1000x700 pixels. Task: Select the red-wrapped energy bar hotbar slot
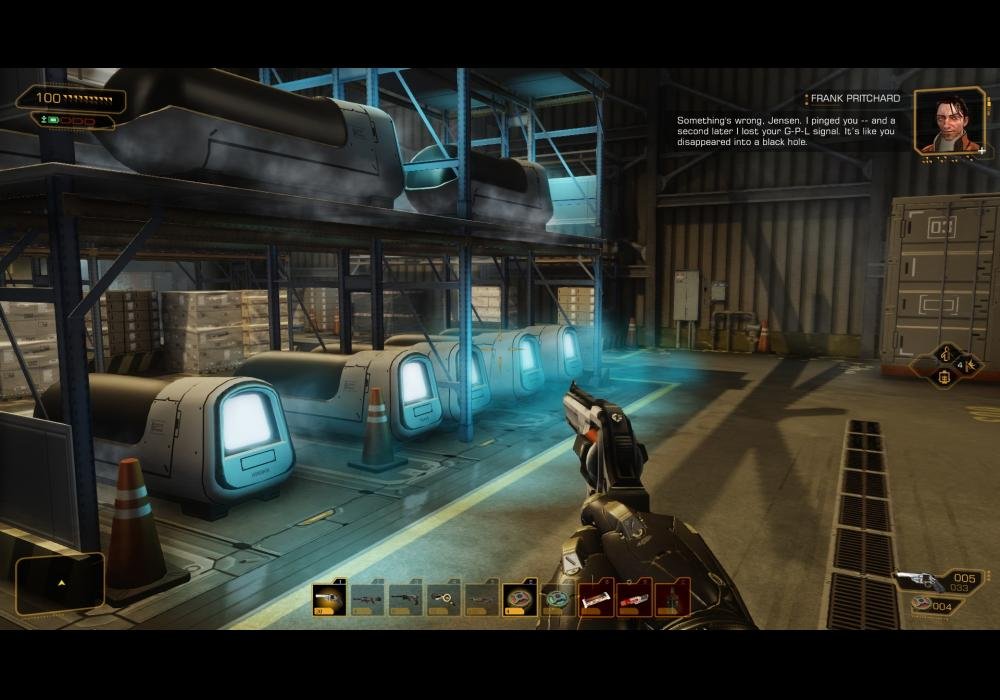[x=634, y=599]
